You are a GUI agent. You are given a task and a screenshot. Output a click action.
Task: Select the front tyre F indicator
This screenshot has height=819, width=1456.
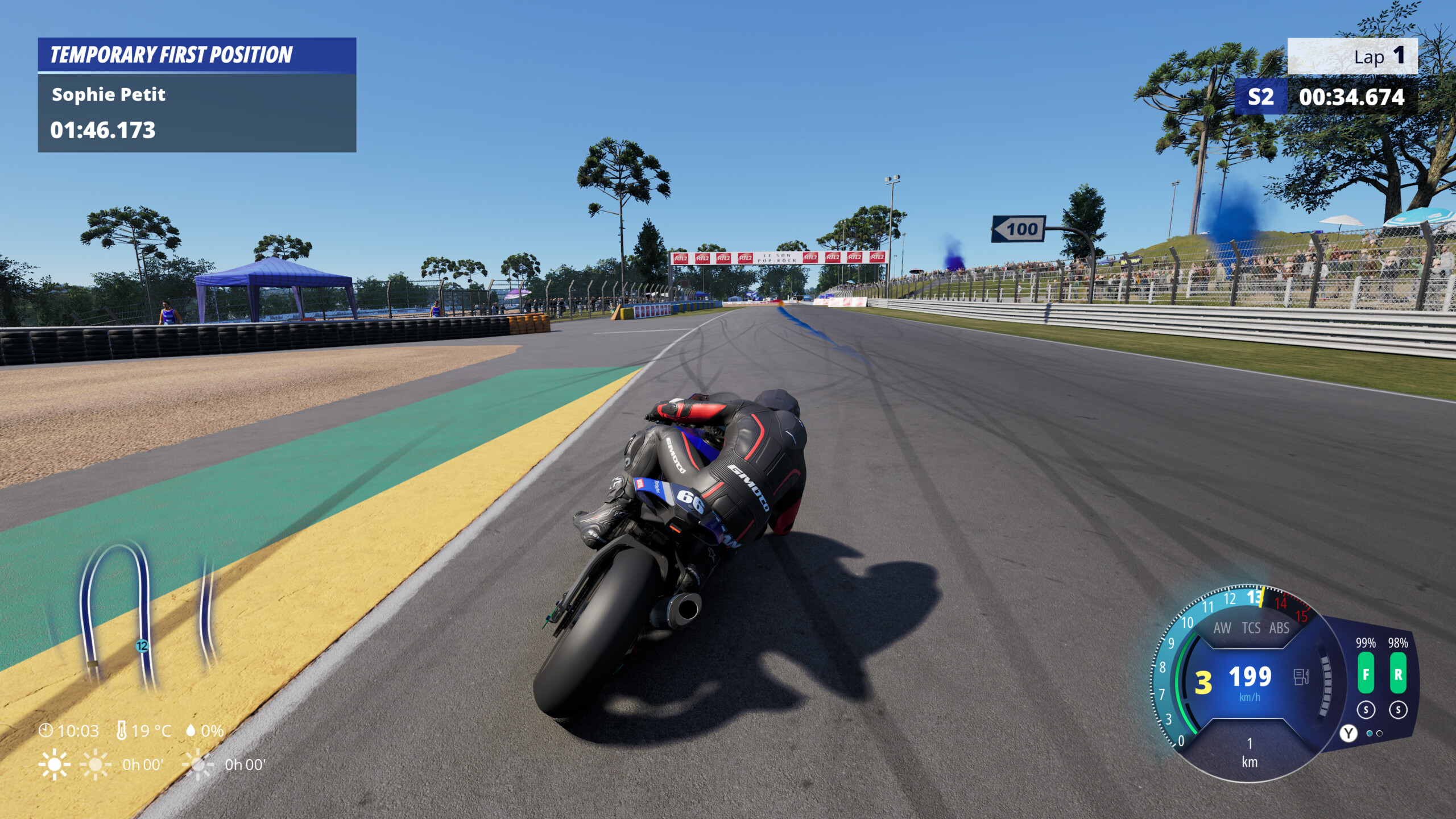tap(1366, 673)
